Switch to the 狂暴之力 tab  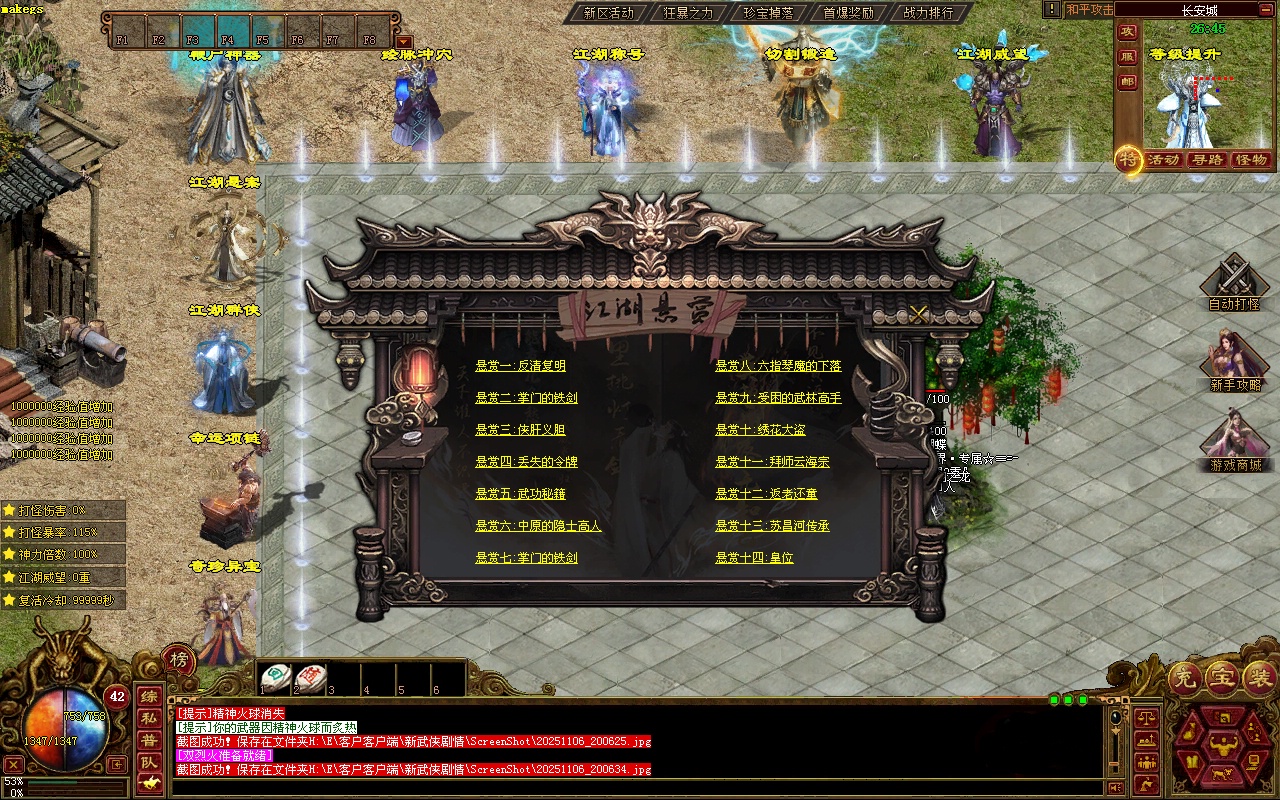tap(688, 13)
